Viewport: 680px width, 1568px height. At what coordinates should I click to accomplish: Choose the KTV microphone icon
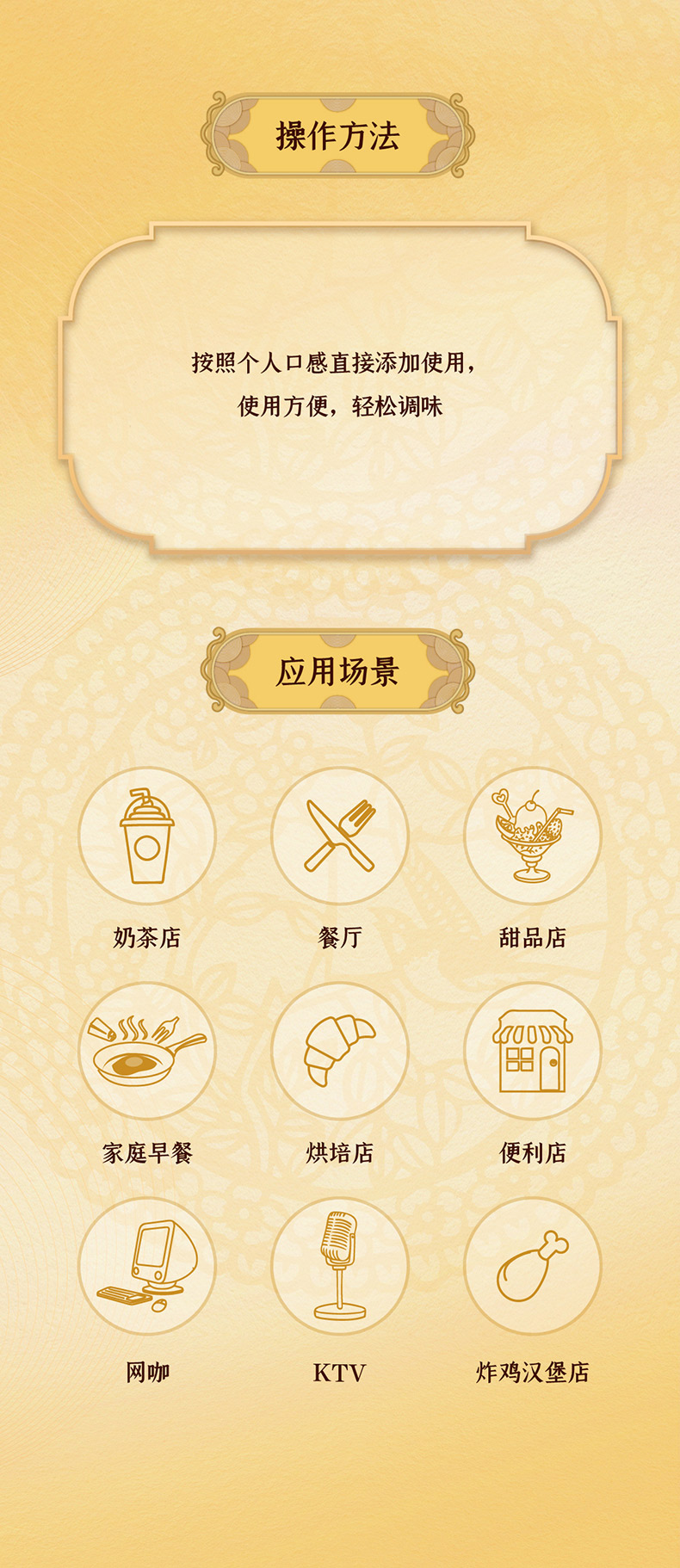[340, 1266]
